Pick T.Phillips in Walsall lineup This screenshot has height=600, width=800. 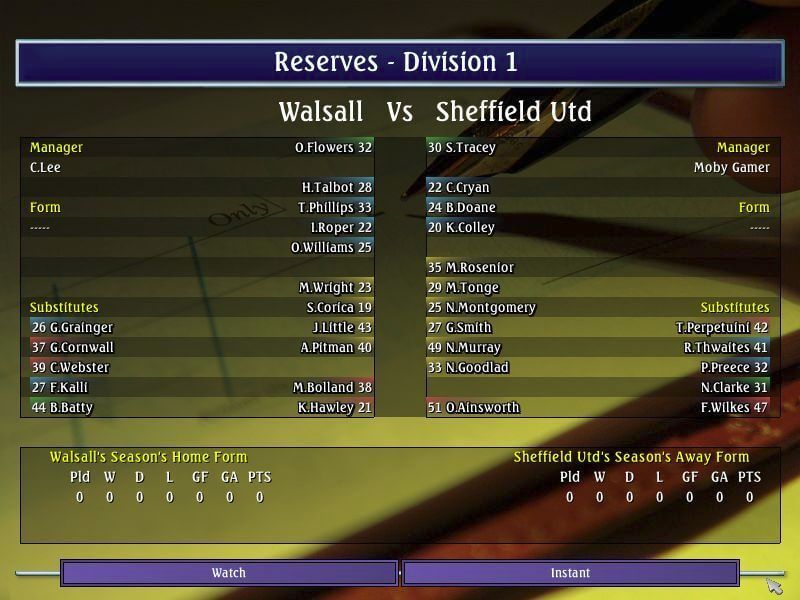pos(334,208)
